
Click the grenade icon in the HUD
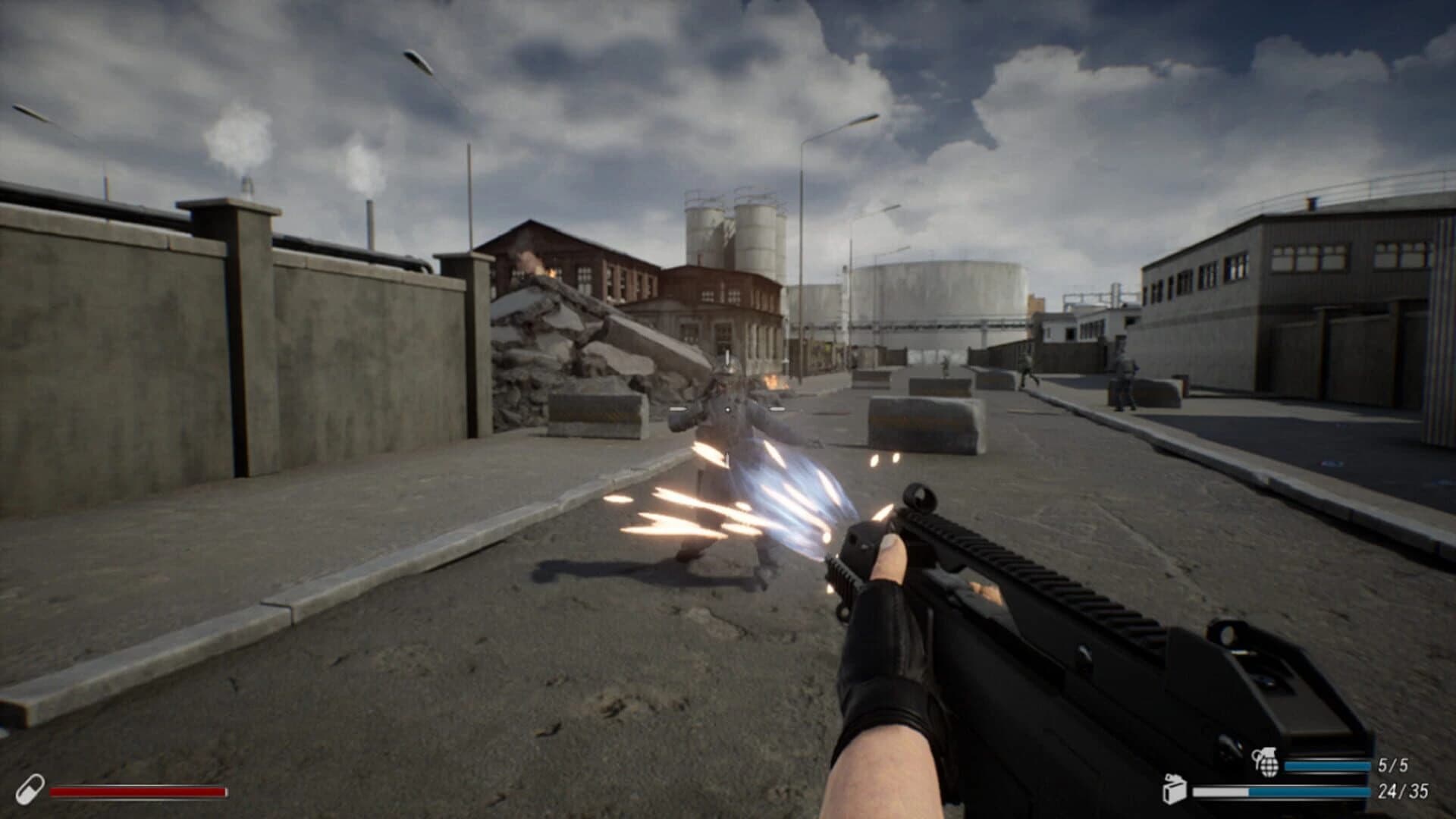pos(1267,761)
